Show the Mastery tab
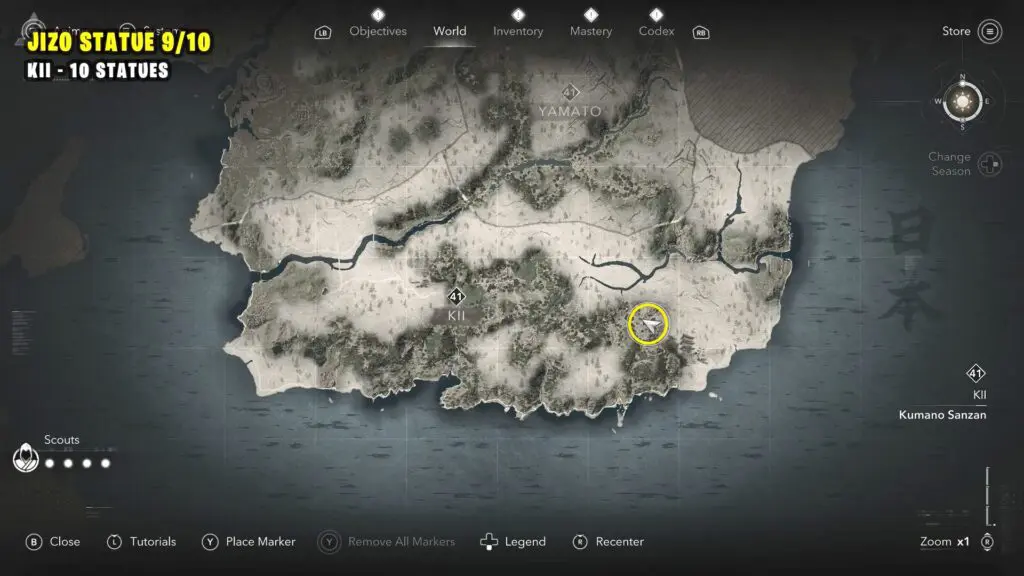Image resolution: width=1024 pixels, height=576 pixels. pyautogui.click(x=591, y=31)
